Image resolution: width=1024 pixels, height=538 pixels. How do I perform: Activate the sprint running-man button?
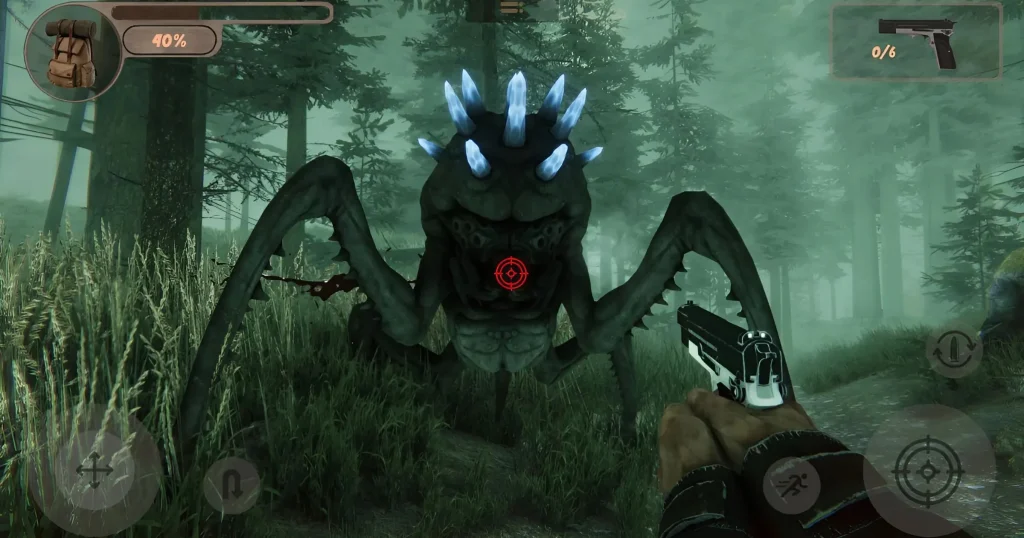791,487
